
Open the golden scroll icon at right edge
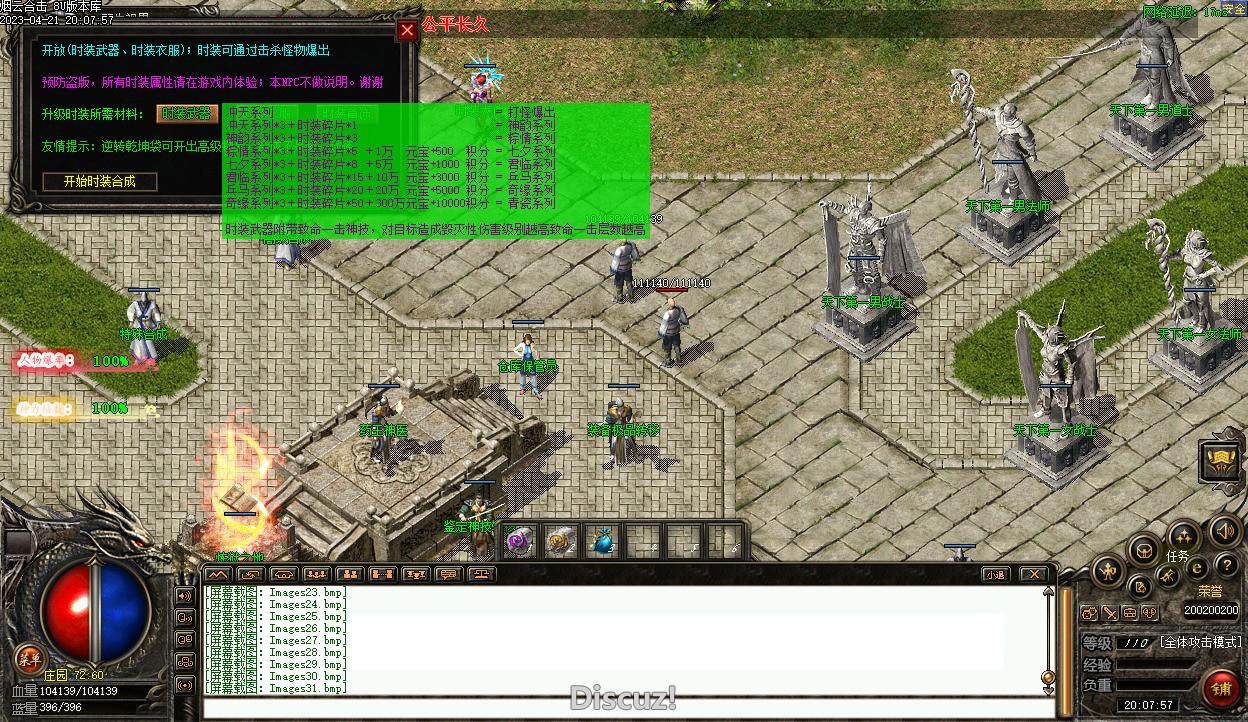[x=1222, y=461]
